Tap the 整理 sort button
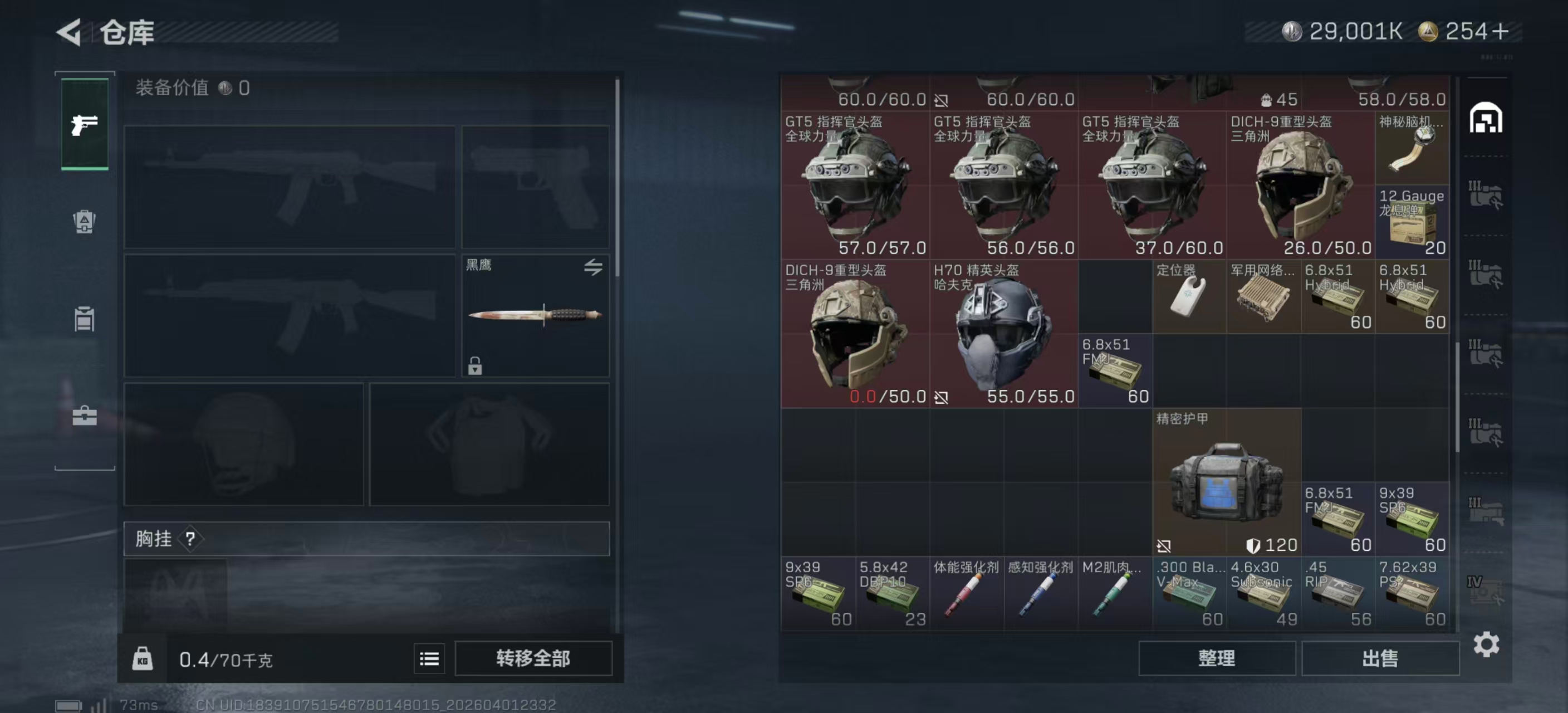1568x713 pixels. coord(1216,658)
